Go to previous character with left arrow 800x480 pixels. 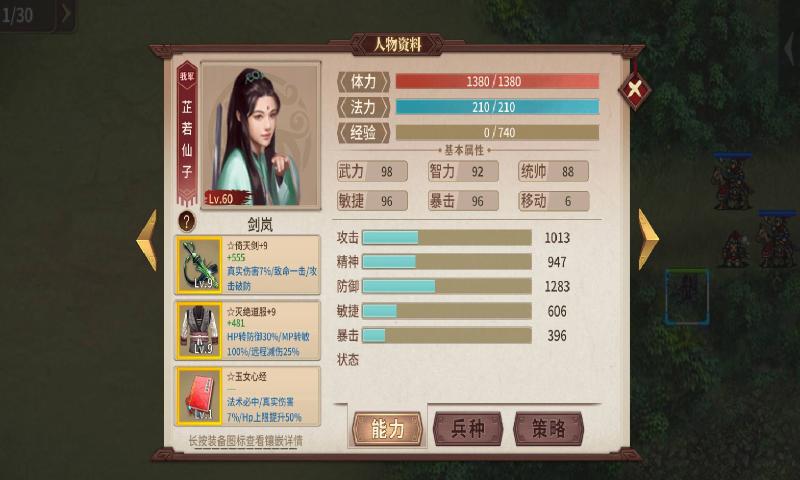click(x=147, y=239)
